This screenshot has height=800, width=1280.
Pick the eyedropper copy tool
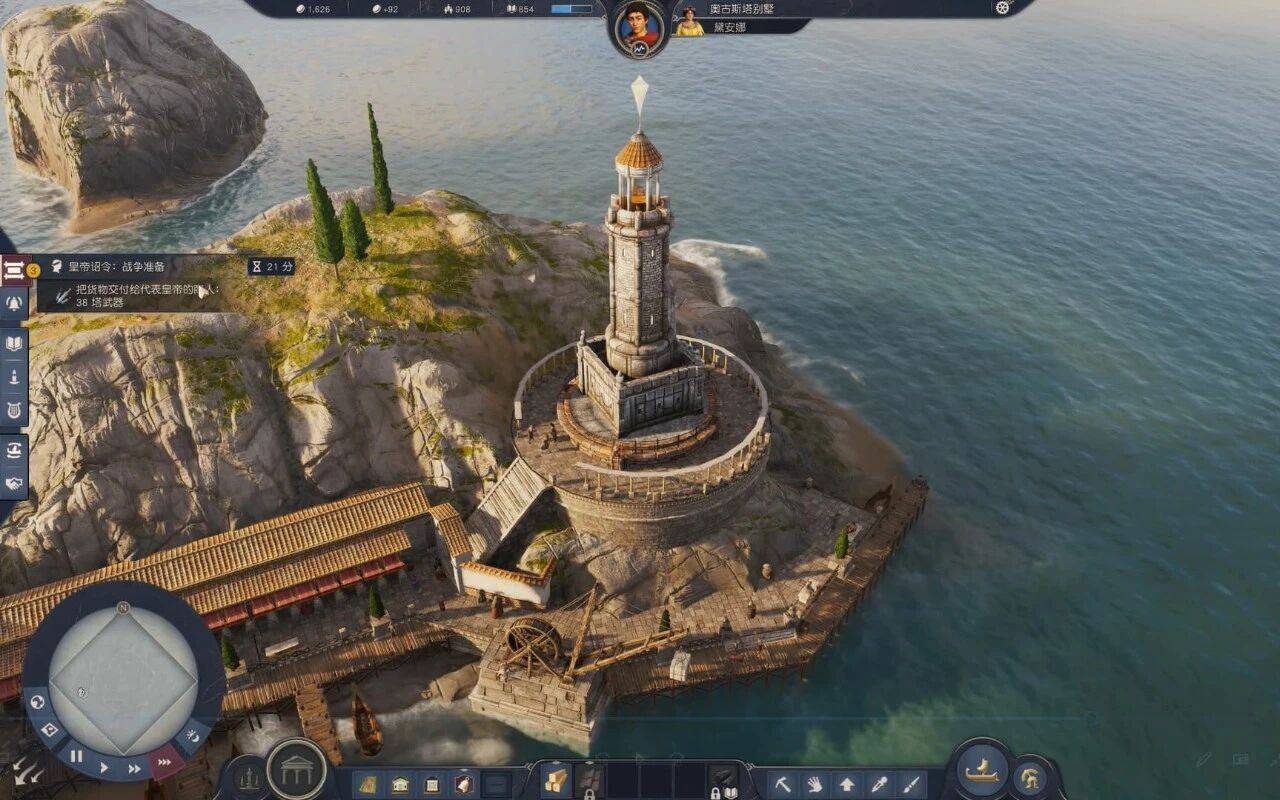point(878,784)
